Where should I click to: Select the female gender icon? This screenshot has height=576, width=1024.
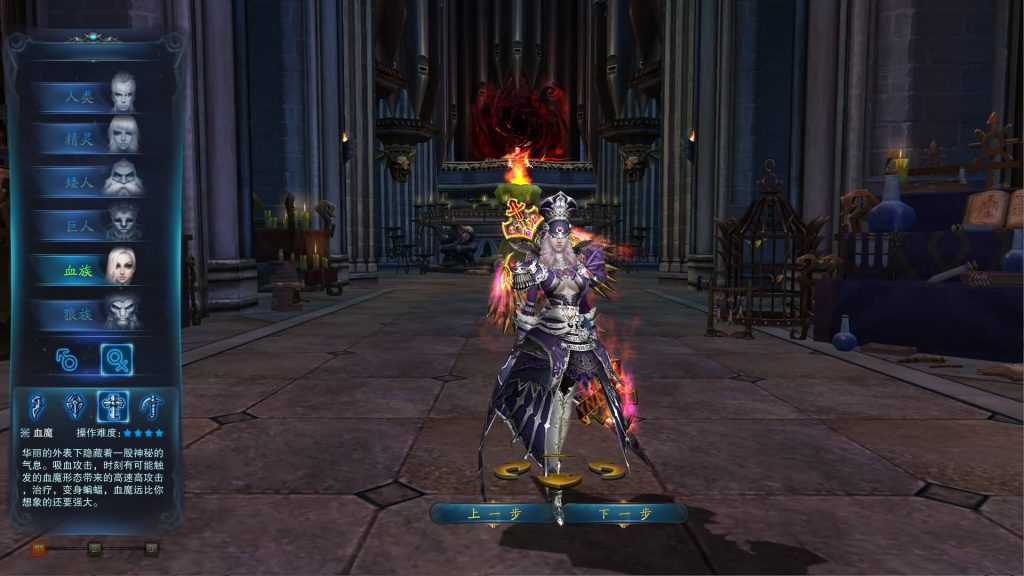click(x=116, y=359)
